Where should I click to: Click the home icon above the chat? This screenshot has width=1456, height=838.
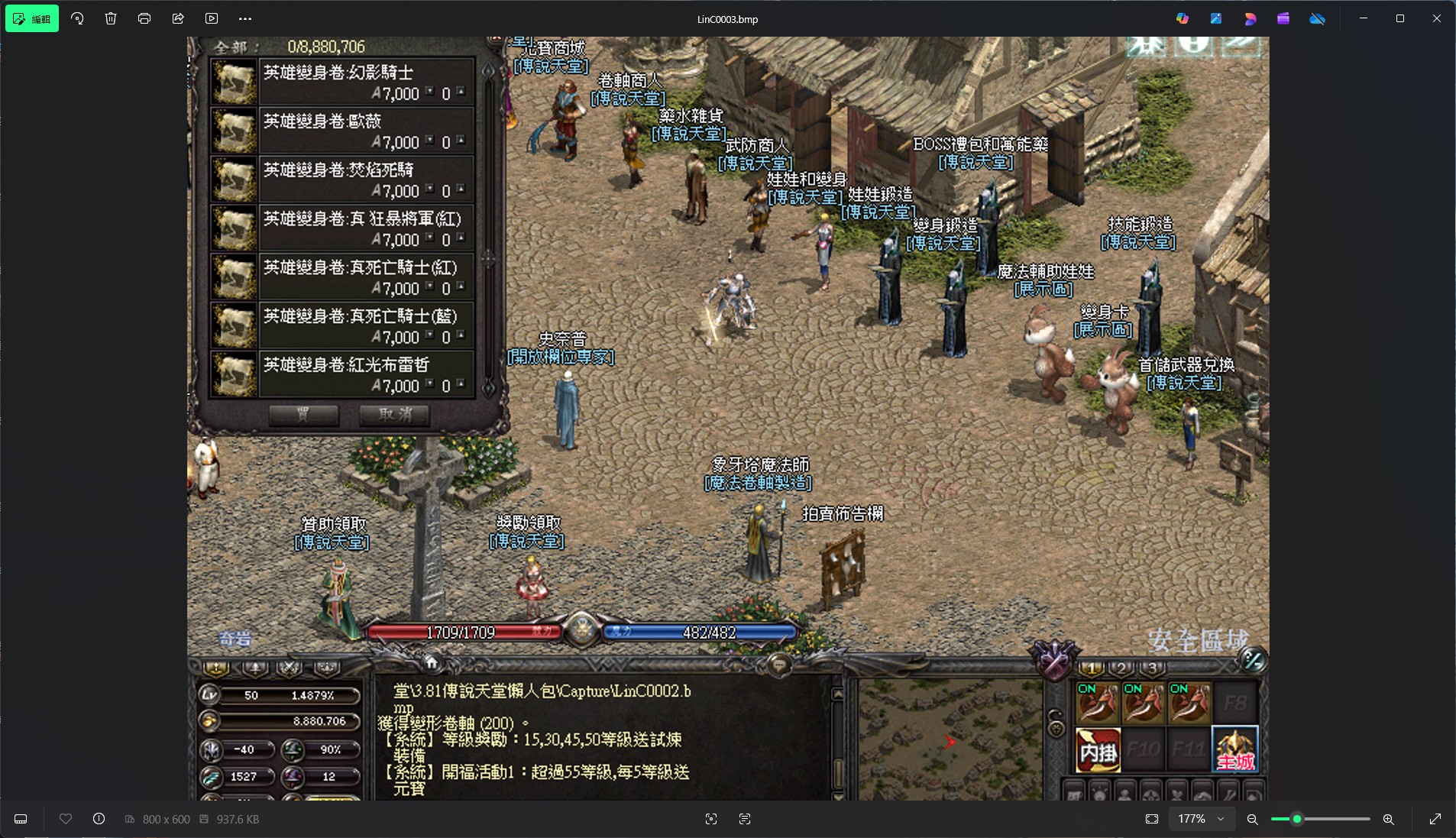pyautogui.click(x=431, y=662)
